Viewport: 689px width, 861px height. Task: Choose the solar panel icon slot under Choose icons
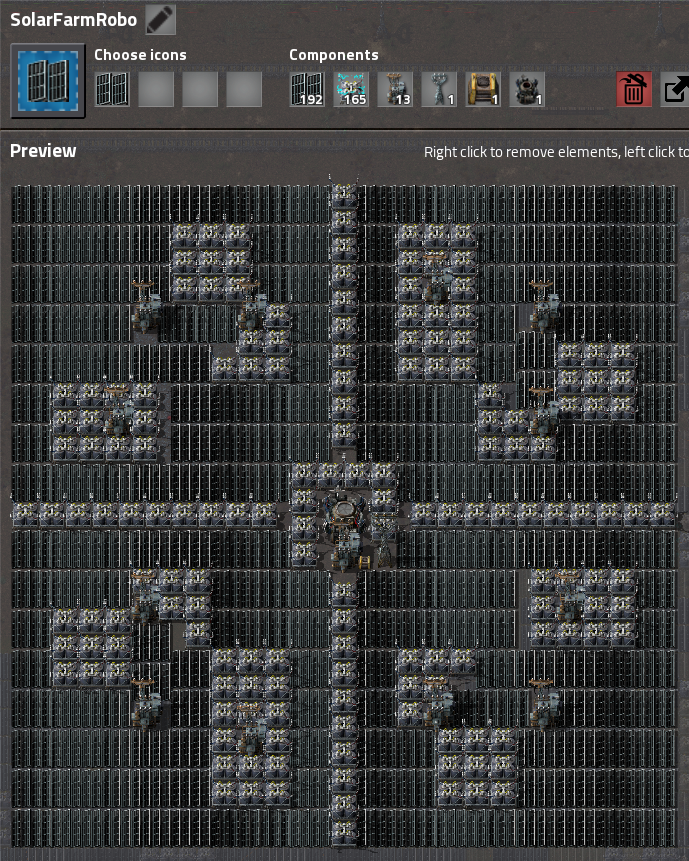(x=112, y=89)
